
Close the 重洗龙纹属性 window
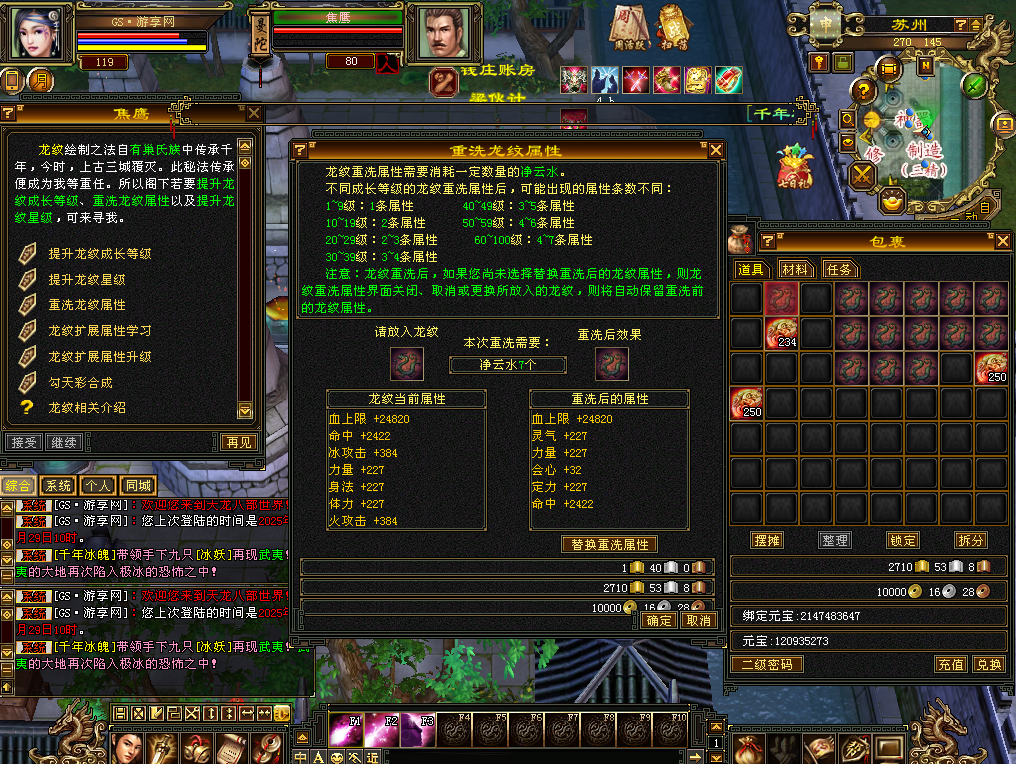pyautogui.click(x=715, y=150)
